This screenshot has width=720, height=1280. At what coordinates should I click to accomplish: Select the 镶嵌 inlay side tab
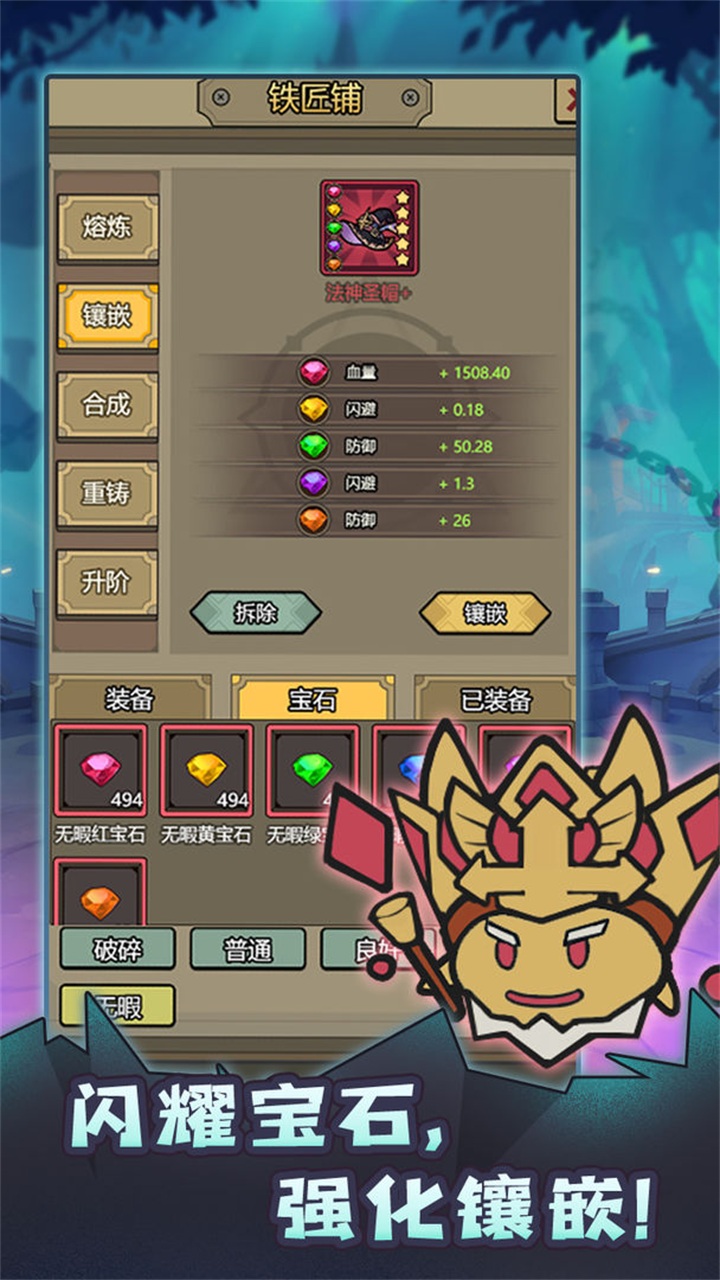click(x=107, y=316)
